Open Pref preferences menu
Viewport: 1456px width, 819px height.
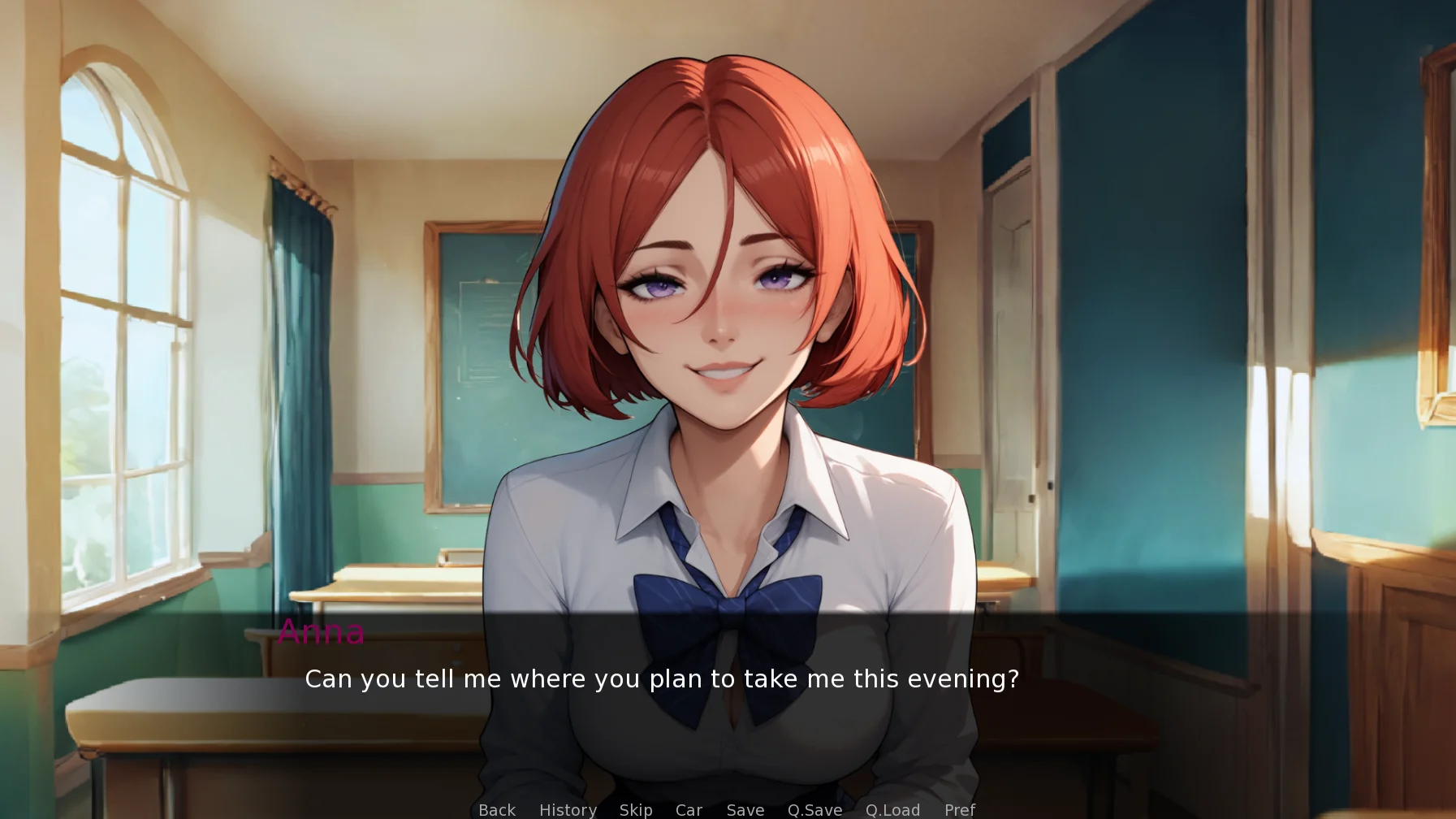(960, 809)
